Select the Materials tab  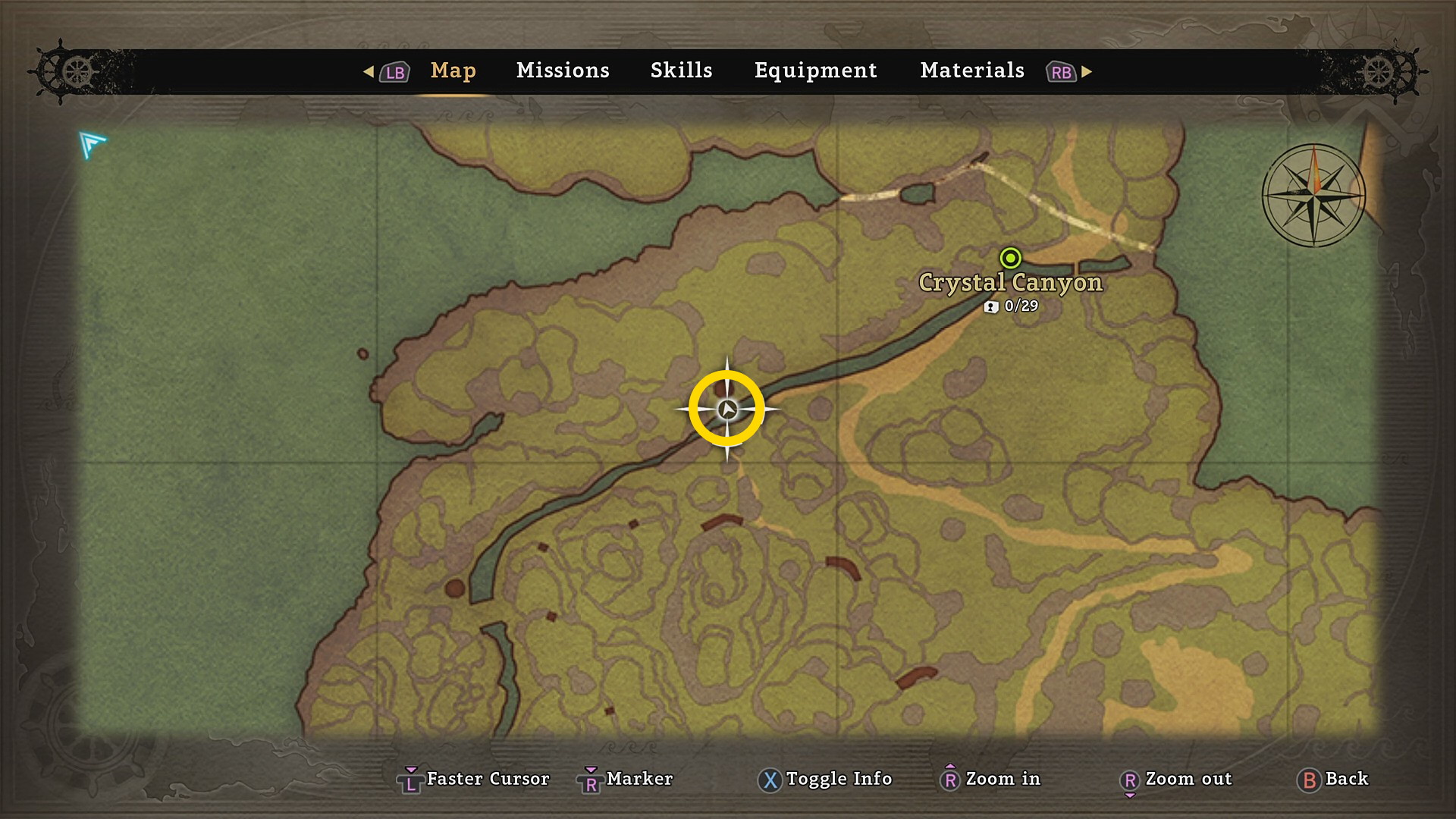click(x=972, y=71)
